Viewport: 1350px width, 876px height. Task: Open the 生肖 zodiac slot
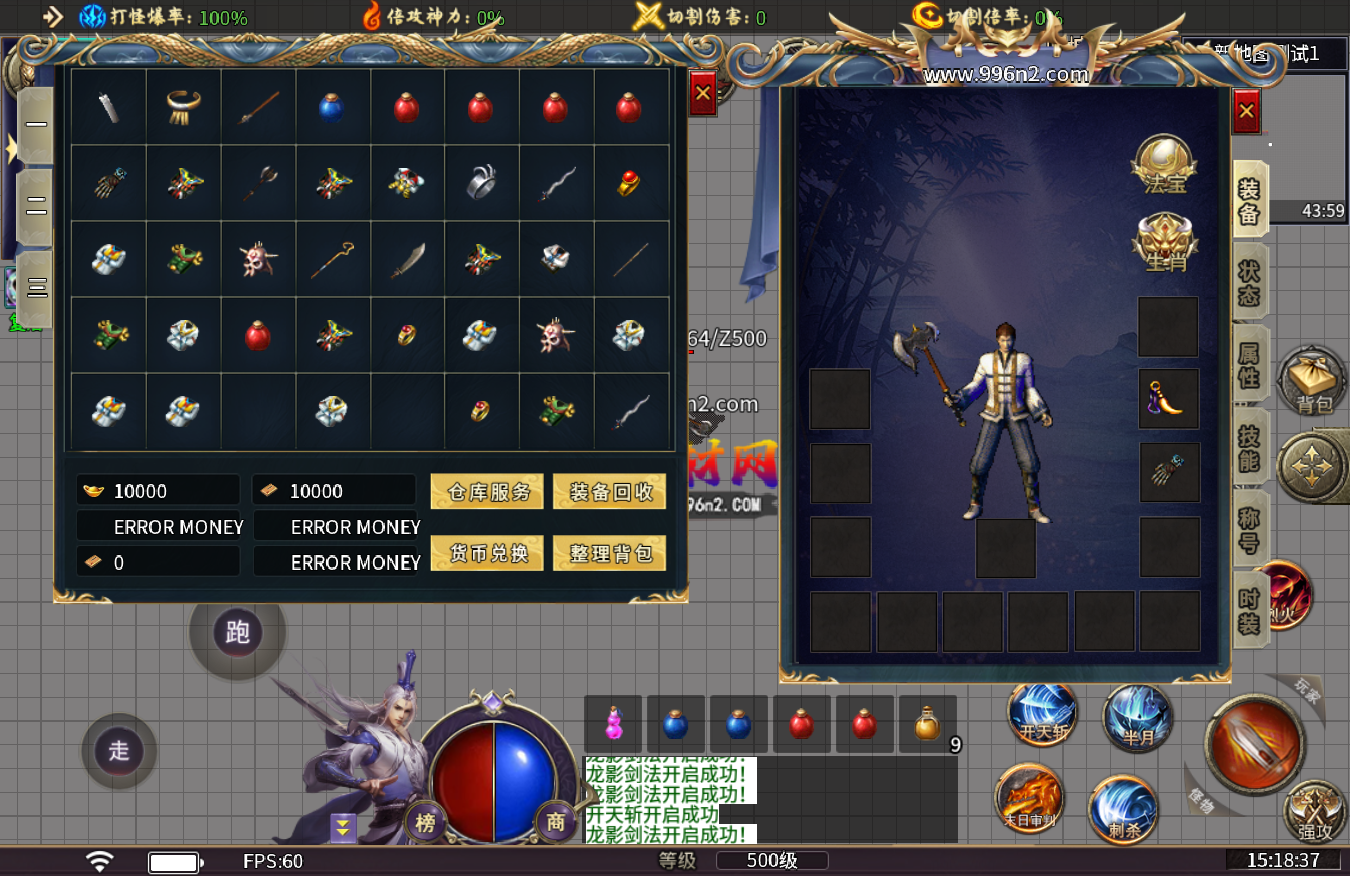tap(1165, 244)
